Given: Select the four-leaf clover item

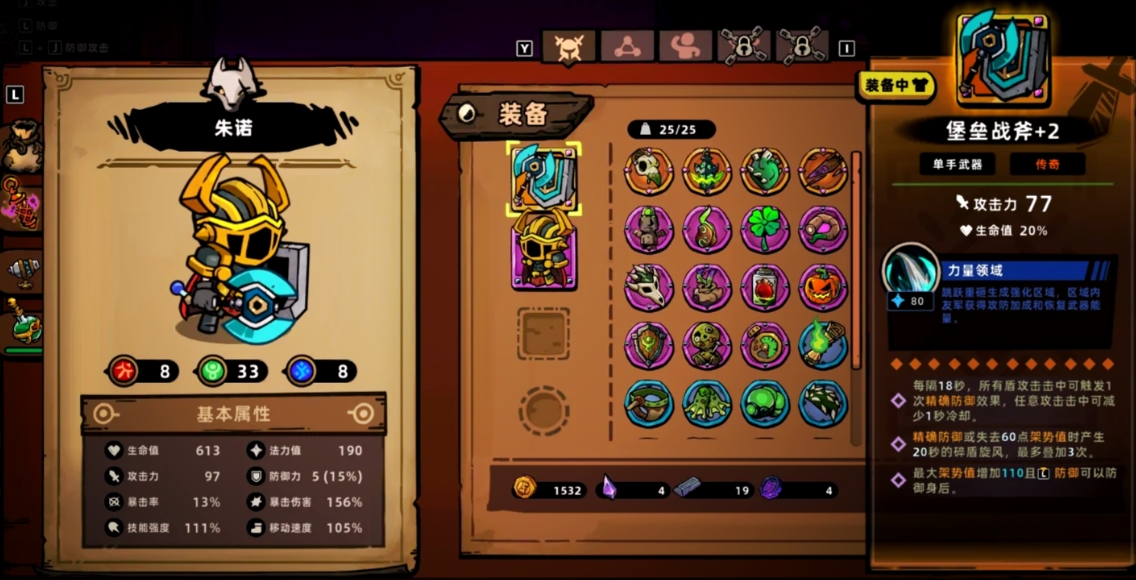Looking at the screenshot, I should pos(765,229).
